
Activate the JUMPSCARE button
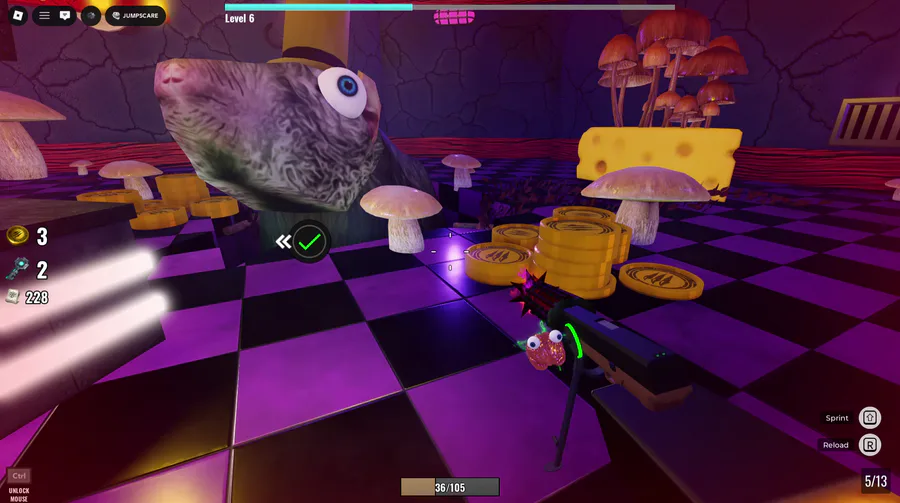click(x=135, y=16)
